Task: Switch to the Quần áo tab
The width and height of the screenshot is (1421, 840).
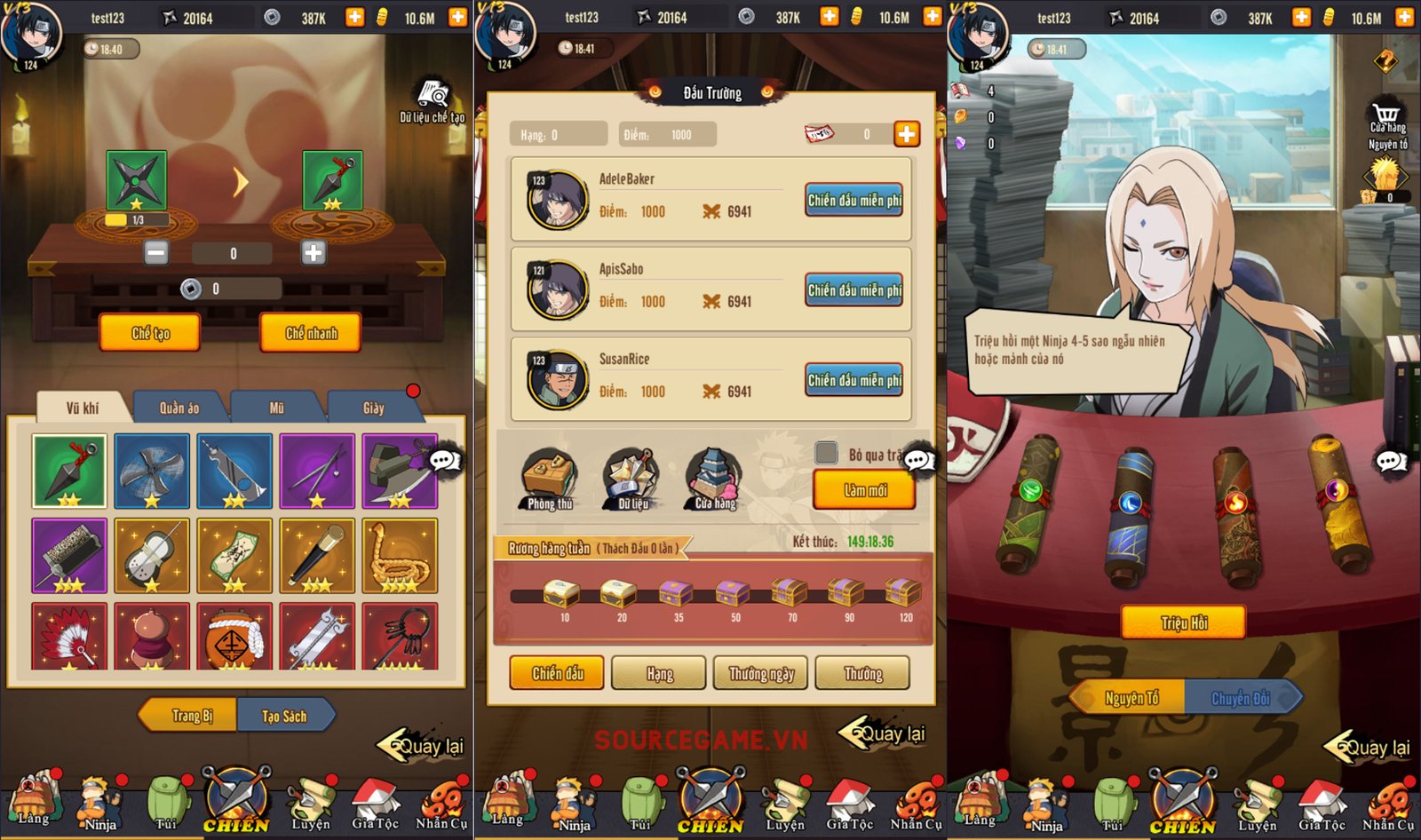Action: [179, 408]
